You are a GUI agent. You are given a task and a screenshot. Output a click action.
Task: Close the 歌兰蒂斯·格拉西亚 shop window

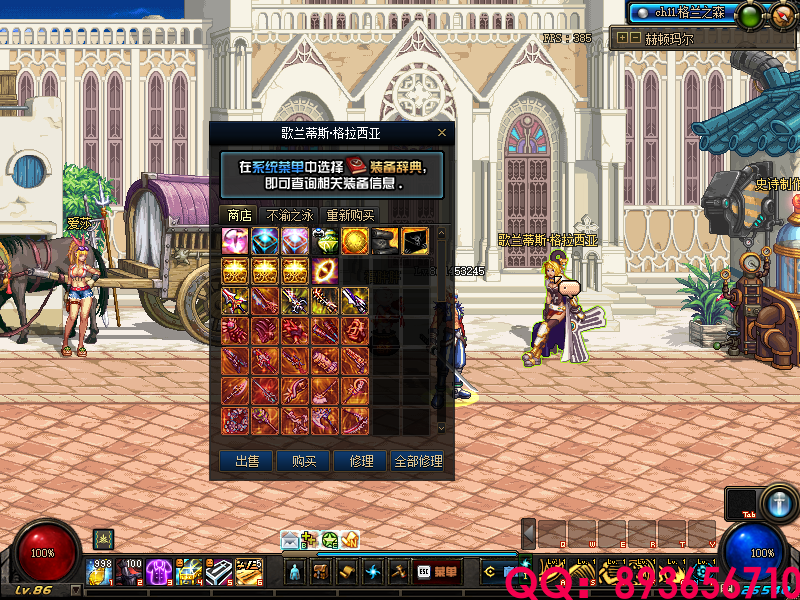point(442,133)
